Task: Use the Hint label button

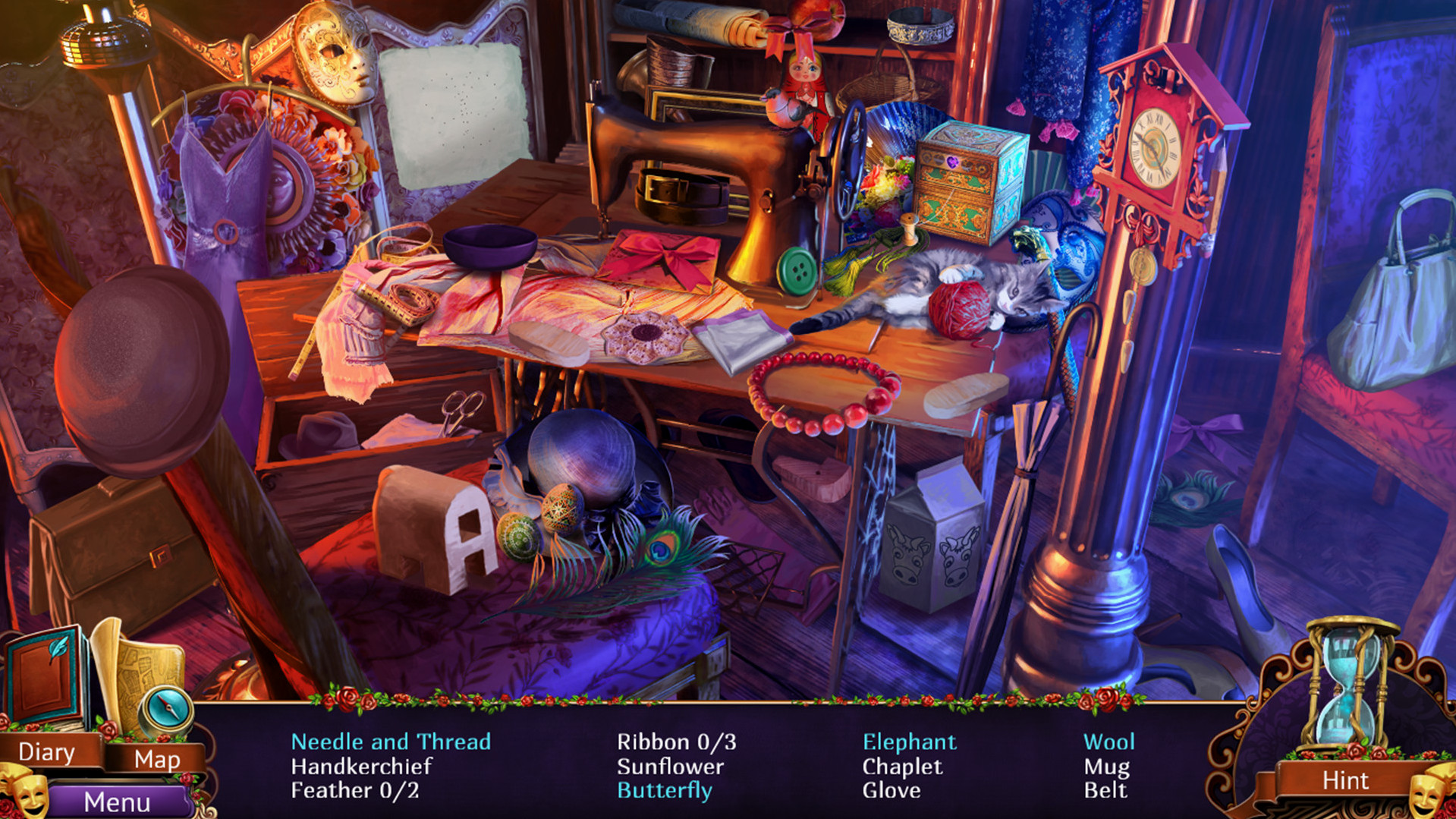Action: click(1344, 780)
